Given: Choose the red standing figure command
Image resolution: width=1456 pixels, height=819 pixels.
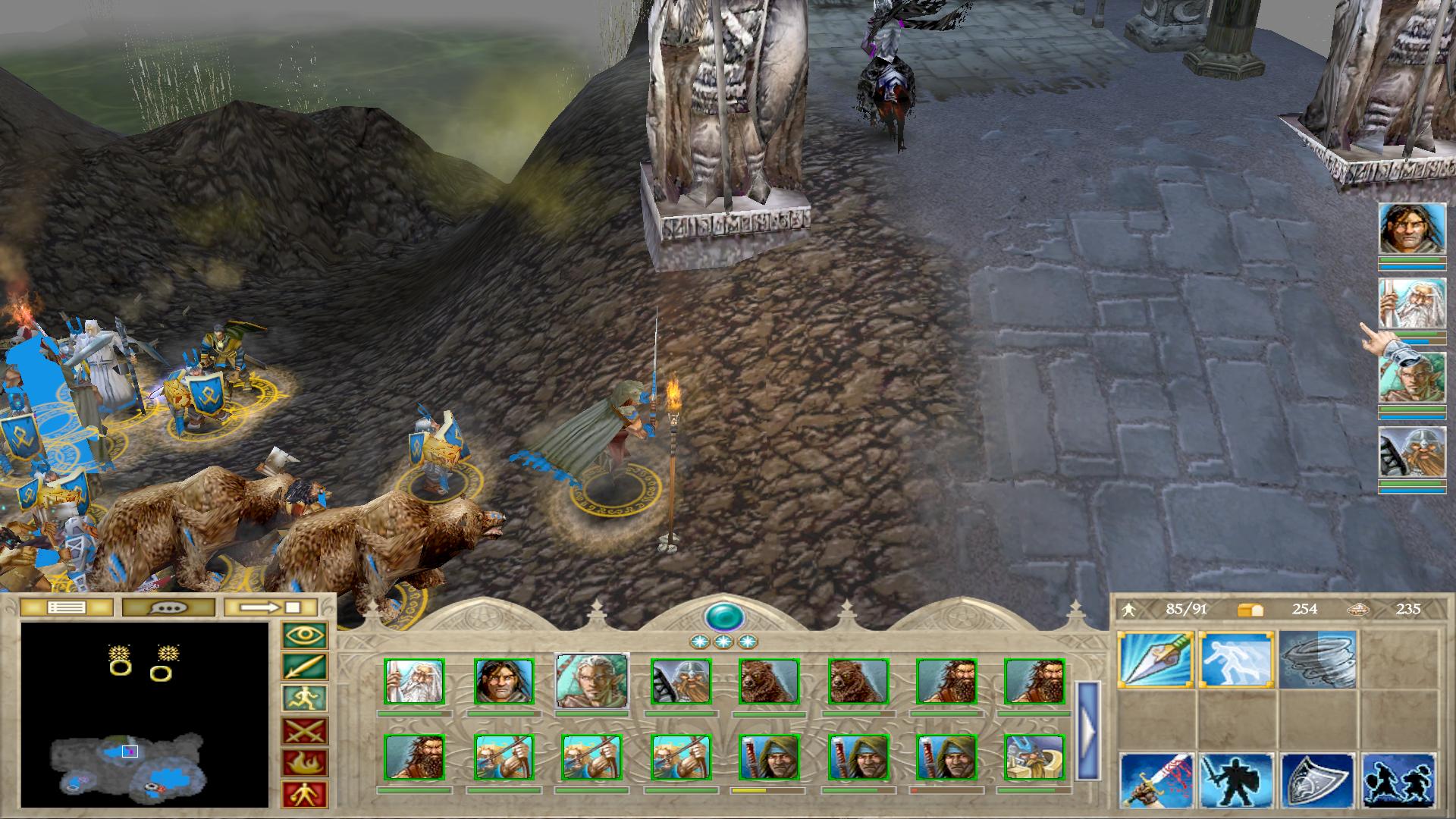Looking at the screenshot, I should (304, 794).
